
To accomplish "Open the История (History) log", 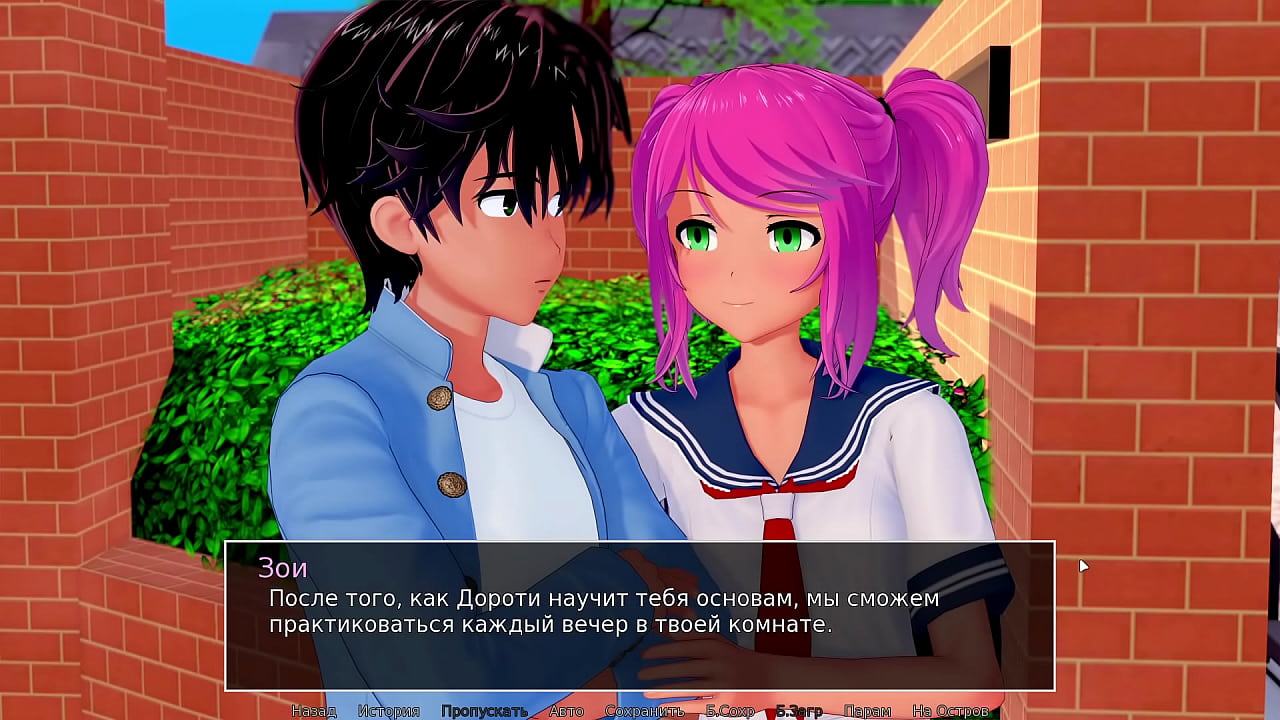I will coord(389,711).
